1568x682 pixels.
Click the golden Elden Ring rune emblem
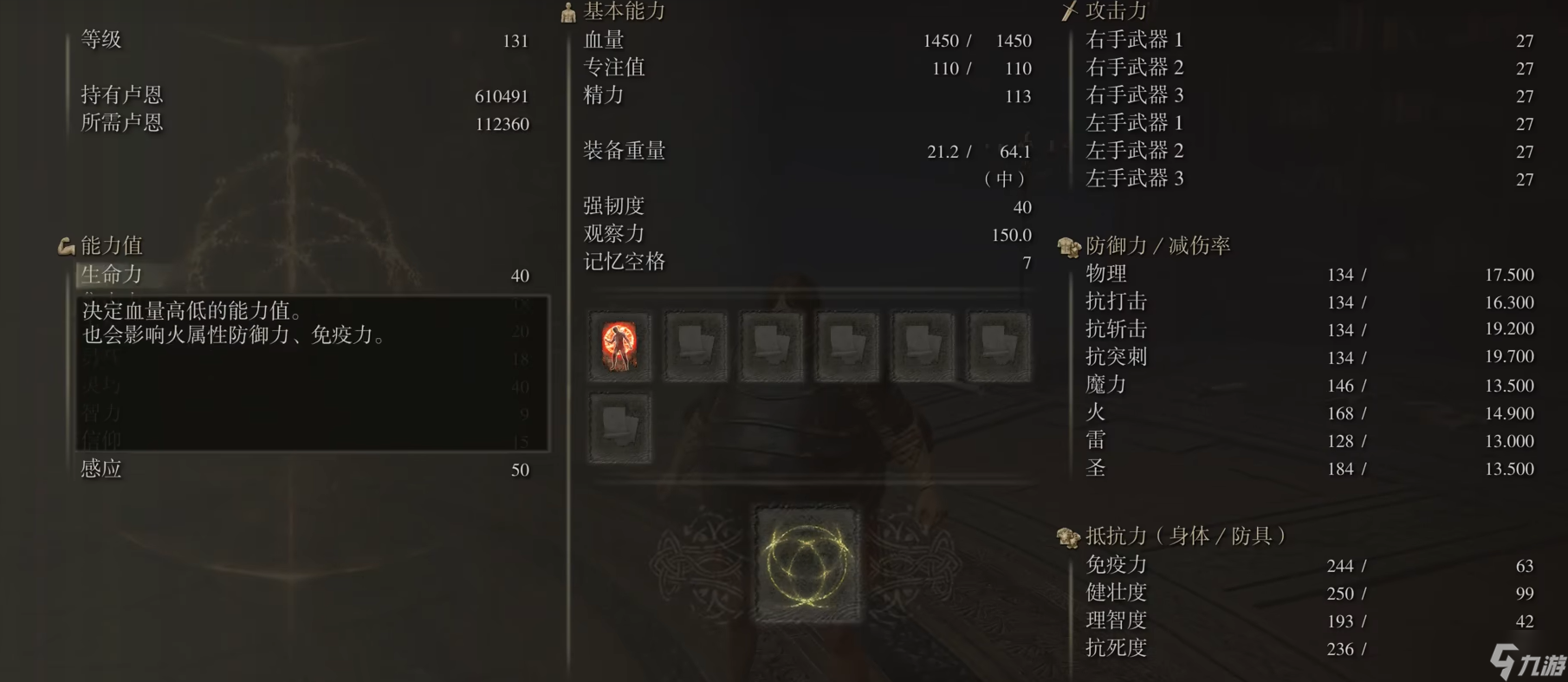pos(807,564)
